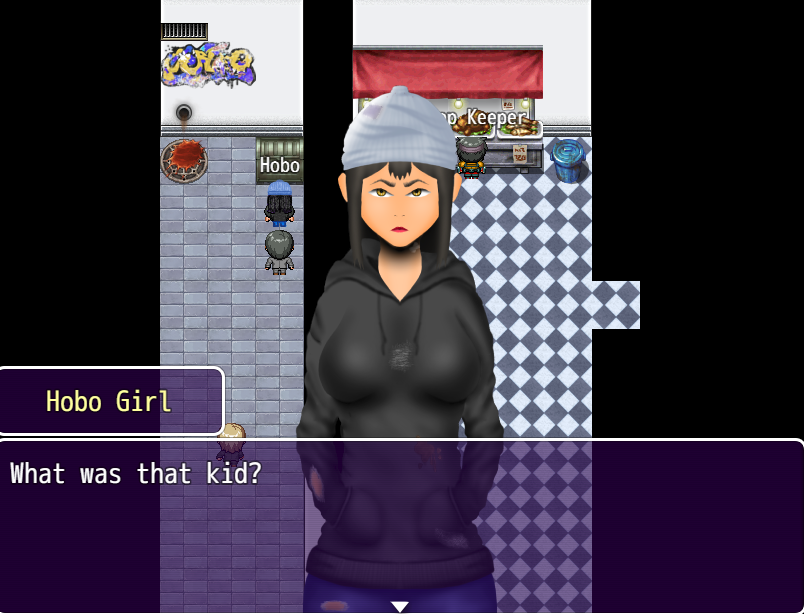804x614 pixels.
Task: Advance dialogue with the white continue arrow
Action: tap(400, 606)
